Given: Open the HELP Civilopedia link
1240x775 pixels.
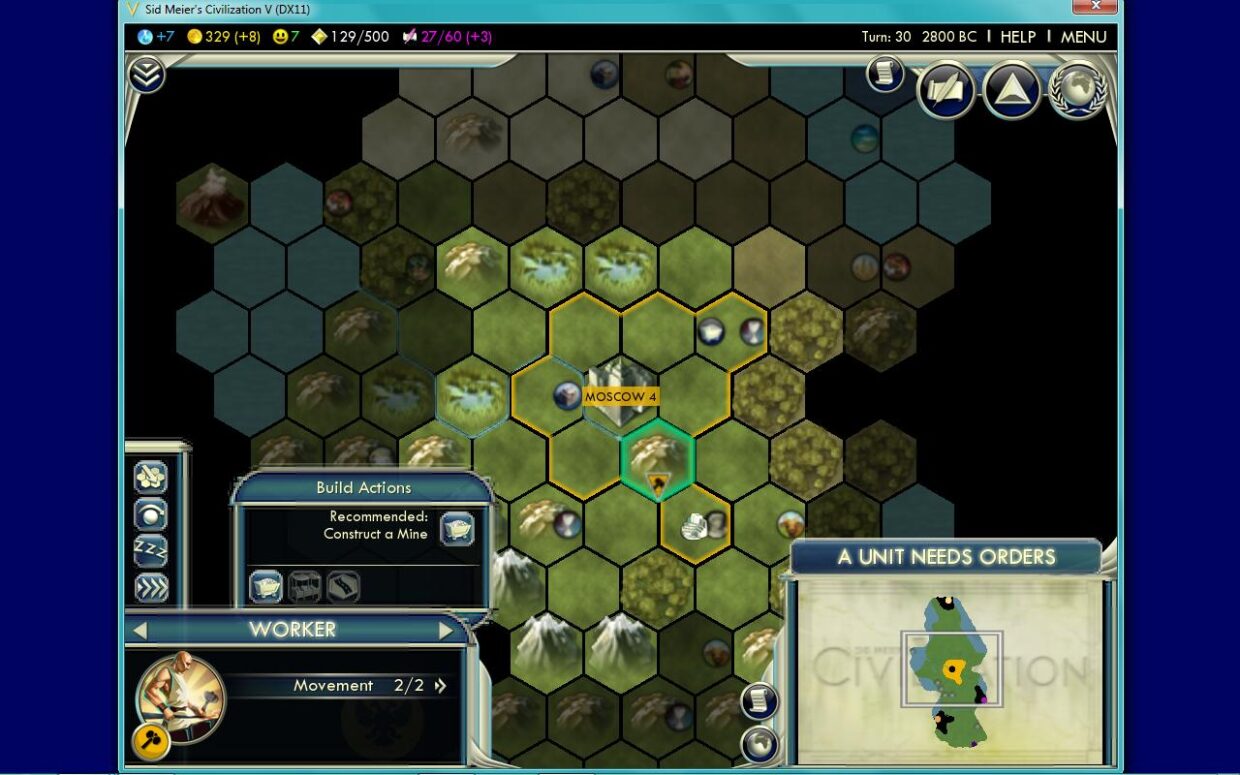Looking at the screenshot, I should (1018, 37).
